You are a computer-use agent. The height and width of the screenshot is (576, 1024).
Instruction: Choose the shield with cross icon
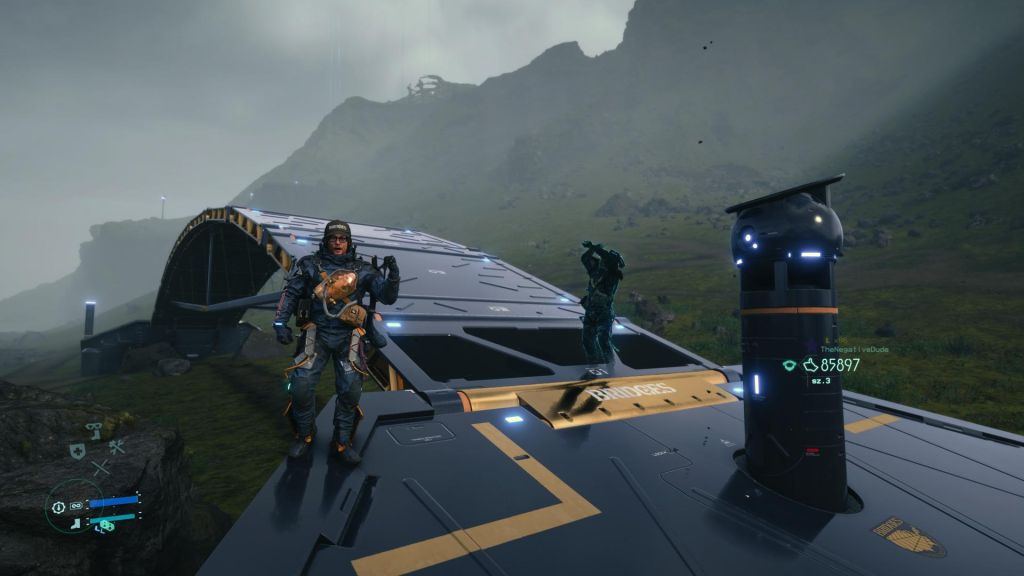[x=76, y=451]
